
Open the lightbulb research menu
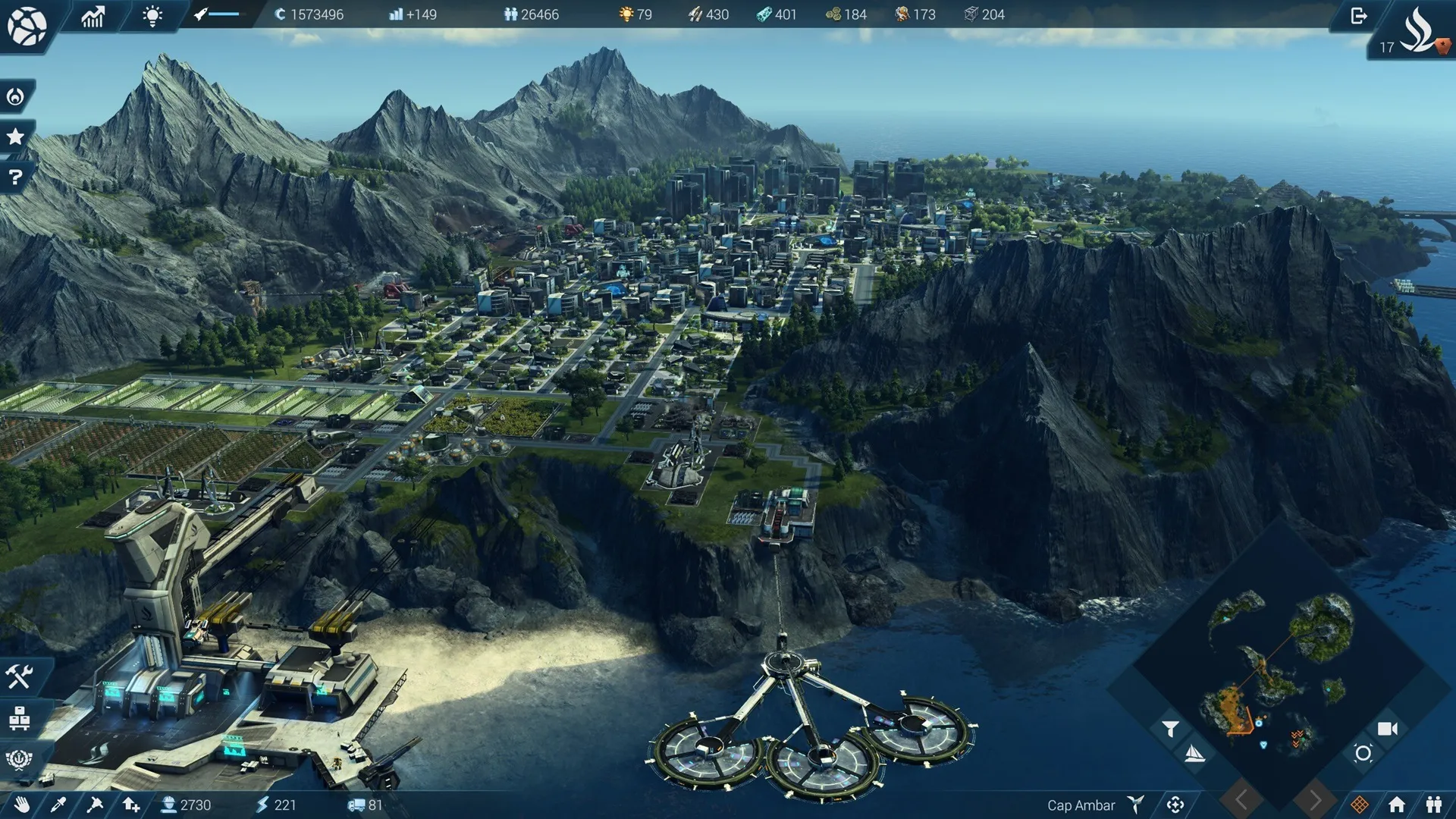coord(152,16)
